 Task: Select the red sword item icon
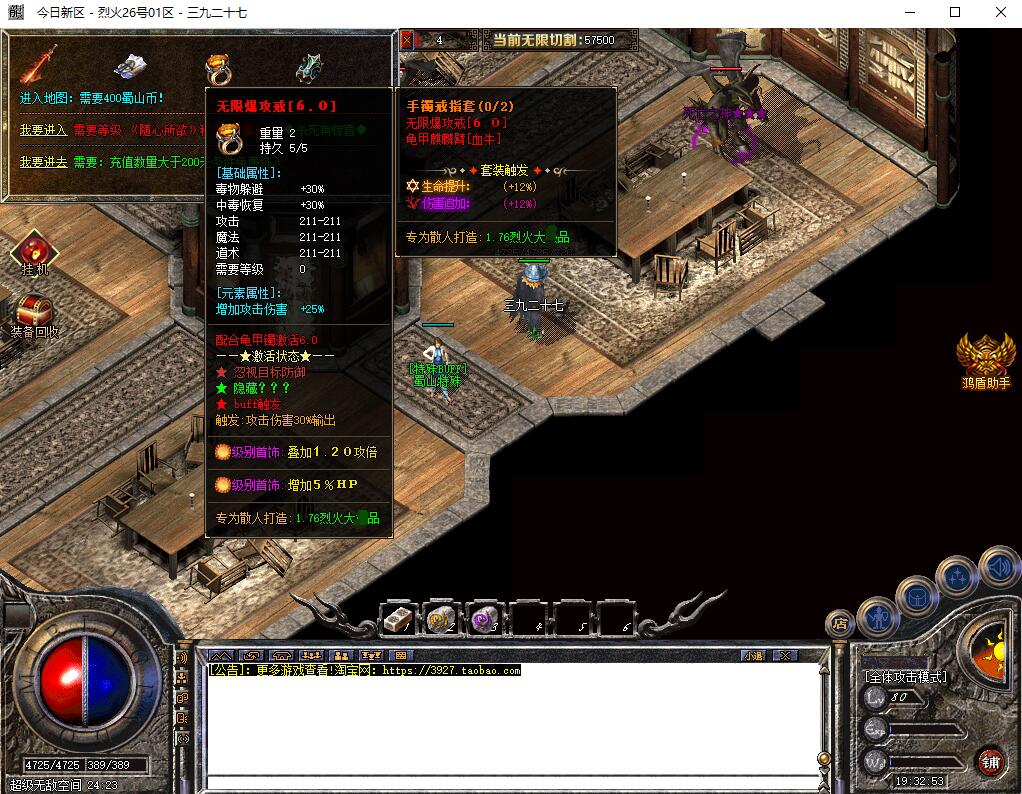point(39,64)
